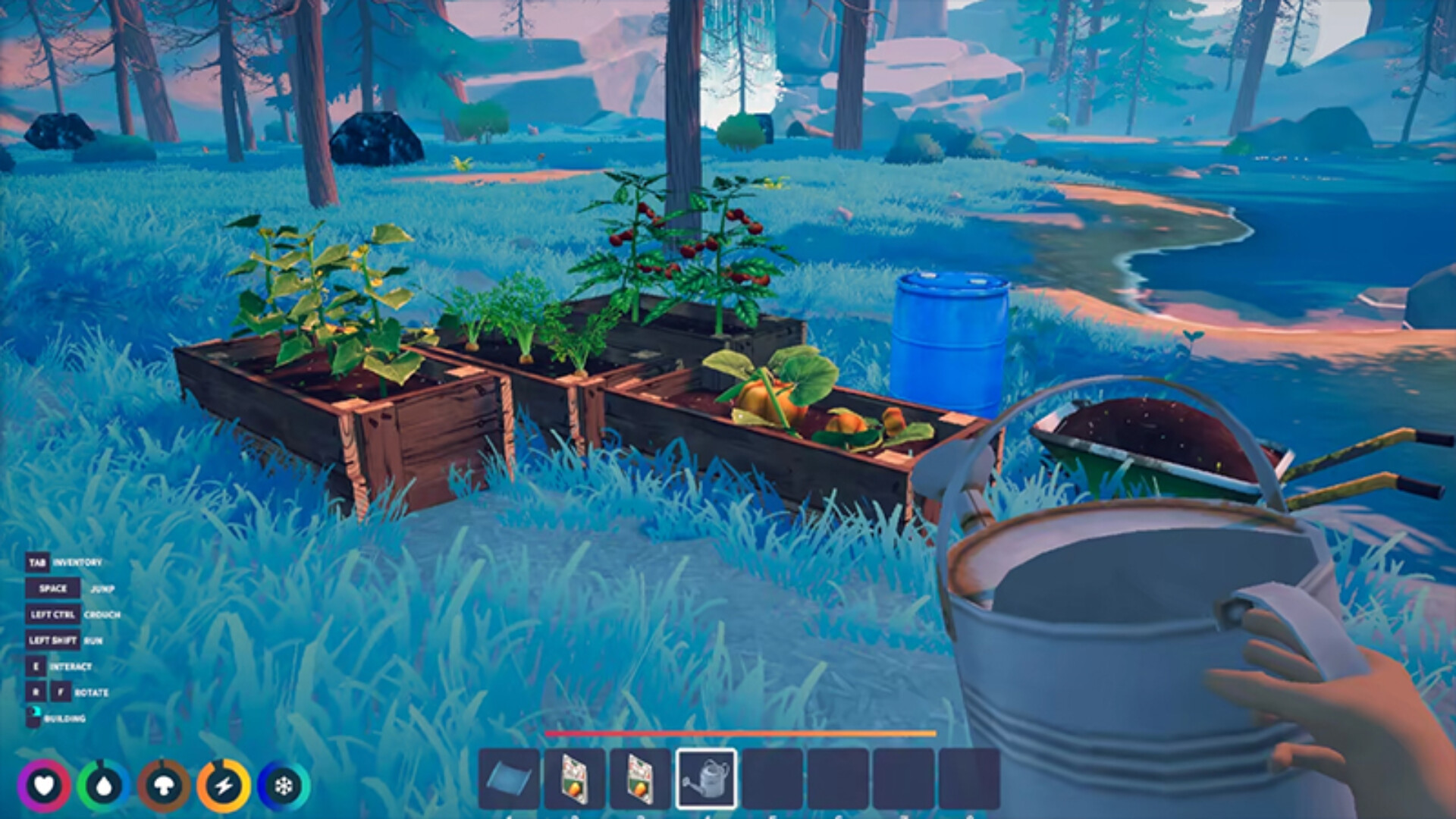Click the R key in the rotate hint

pos(36,692)
